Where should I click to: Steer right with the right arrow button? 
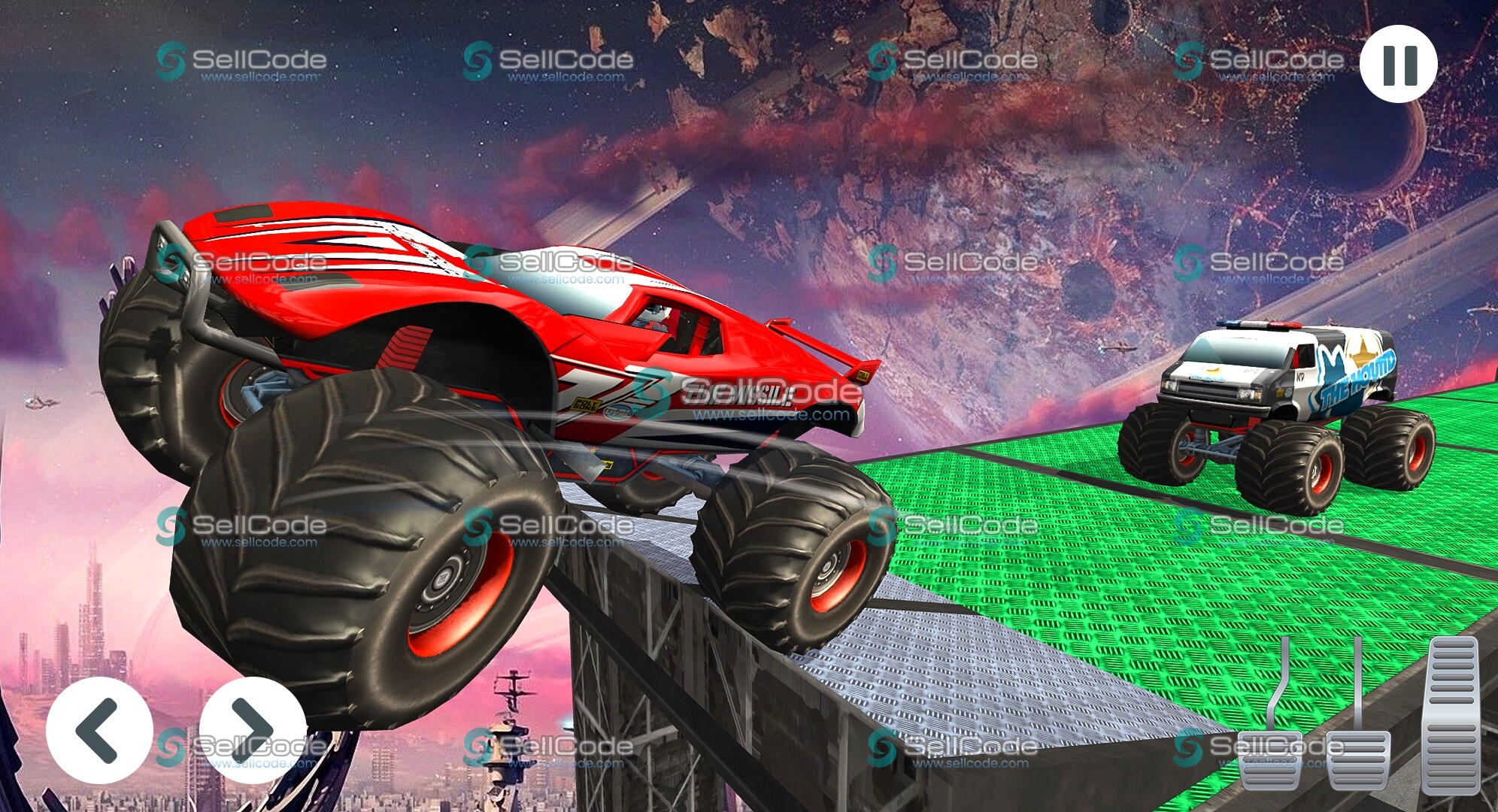(x=253, y=729)
